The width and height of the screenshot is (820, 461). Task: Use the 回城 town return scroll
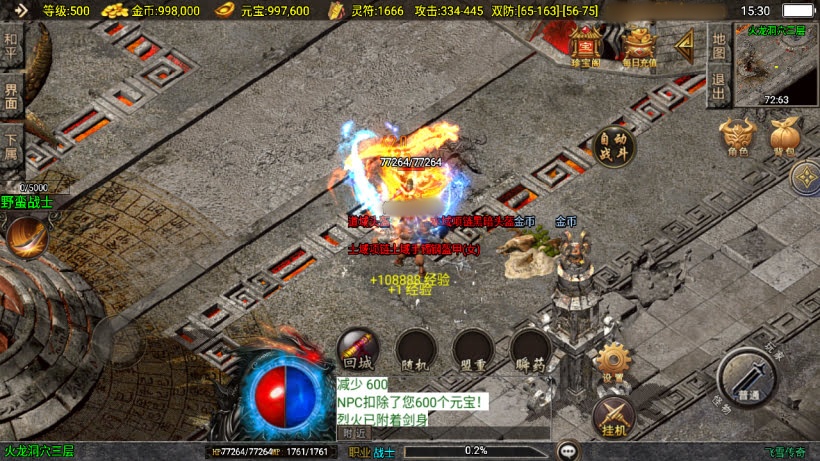357,351
